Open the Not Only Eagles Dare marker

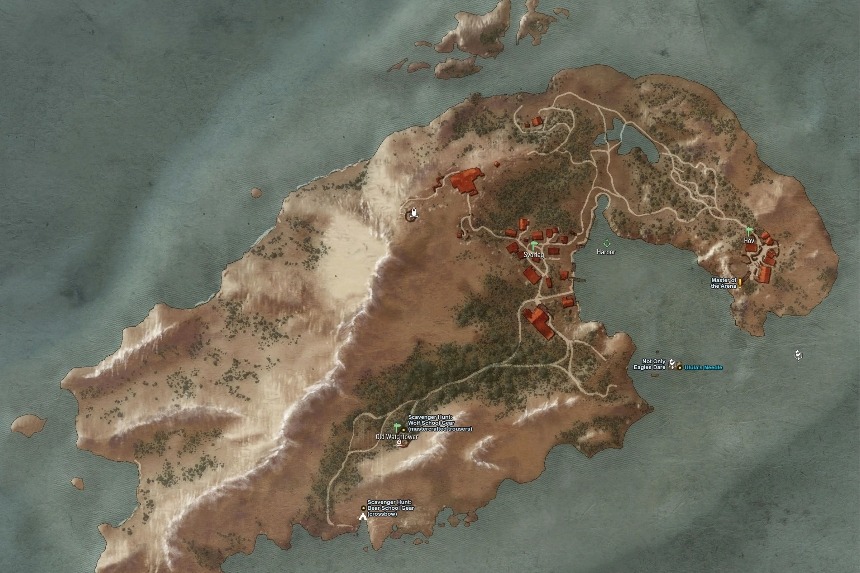[x=672, y=362]
